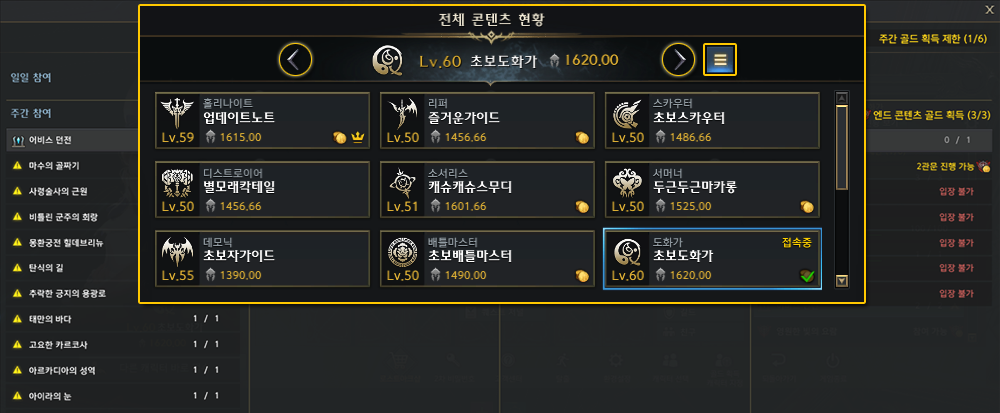The height and width of the screenshot is (413, 1000).
Task: Select the 캐슈캐슈스무디 Sorceress character card
Action: pos(488,189)
